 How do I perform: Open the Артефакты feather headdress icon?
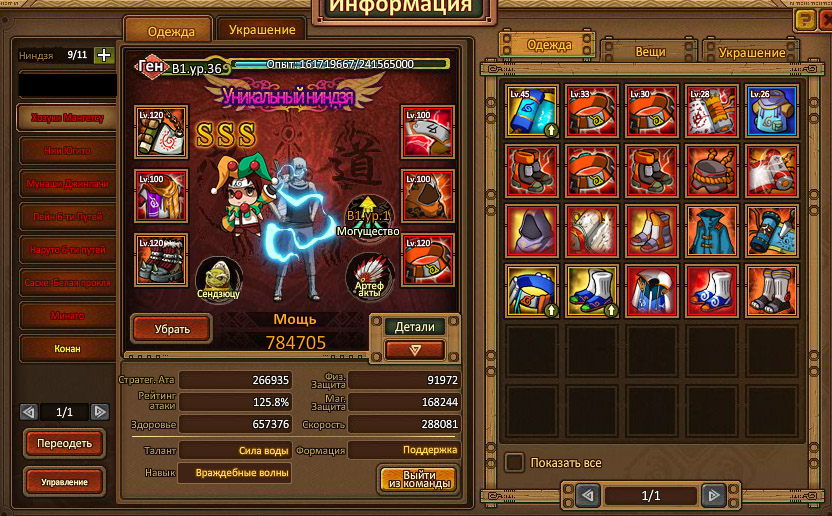[368, 277]
